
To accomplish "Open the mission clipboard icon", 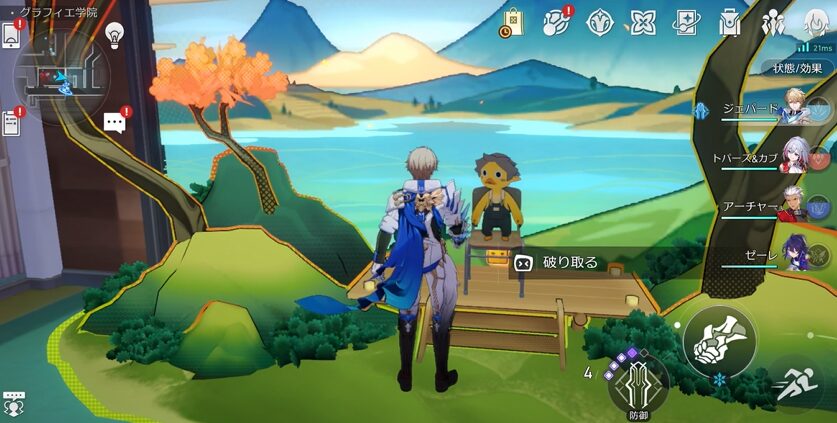I will [12, 123].
